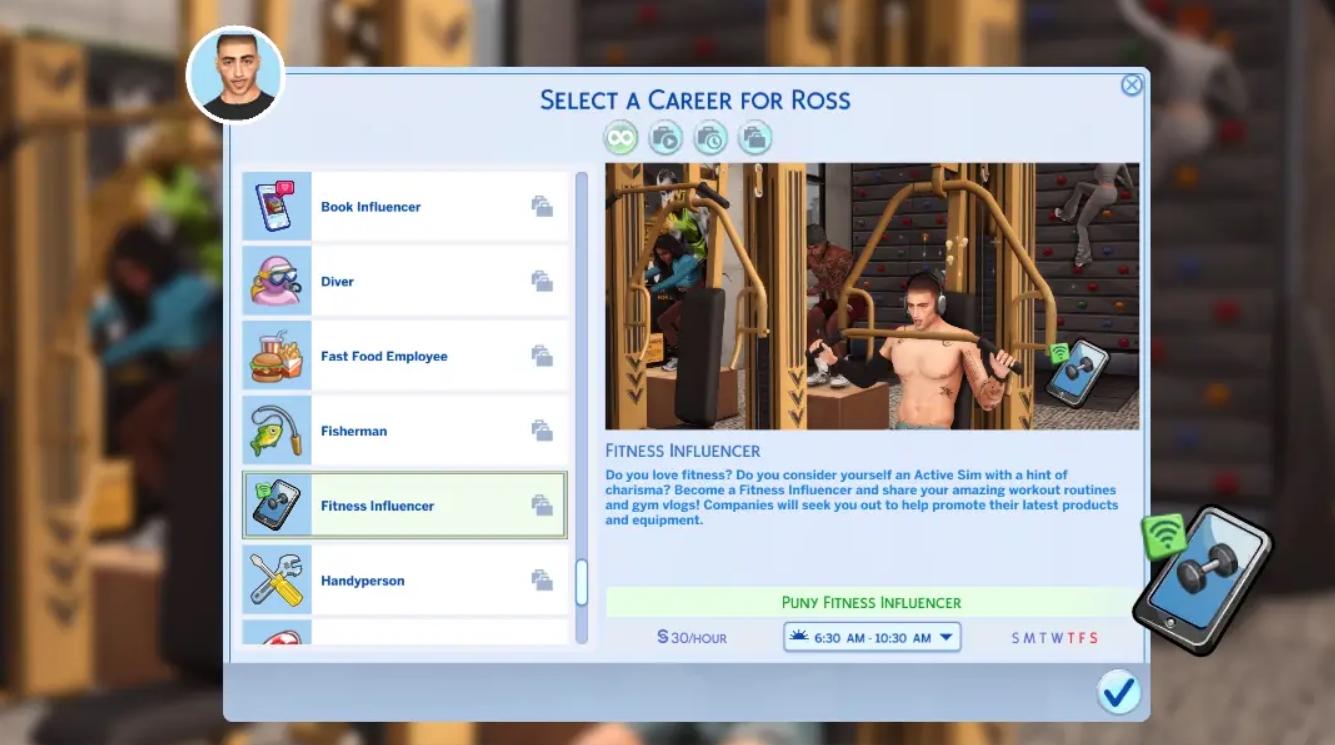The height and width of the screenshot is (745, 1335).
Task: Close the career selection dialog
Action: pos(1131,85)
